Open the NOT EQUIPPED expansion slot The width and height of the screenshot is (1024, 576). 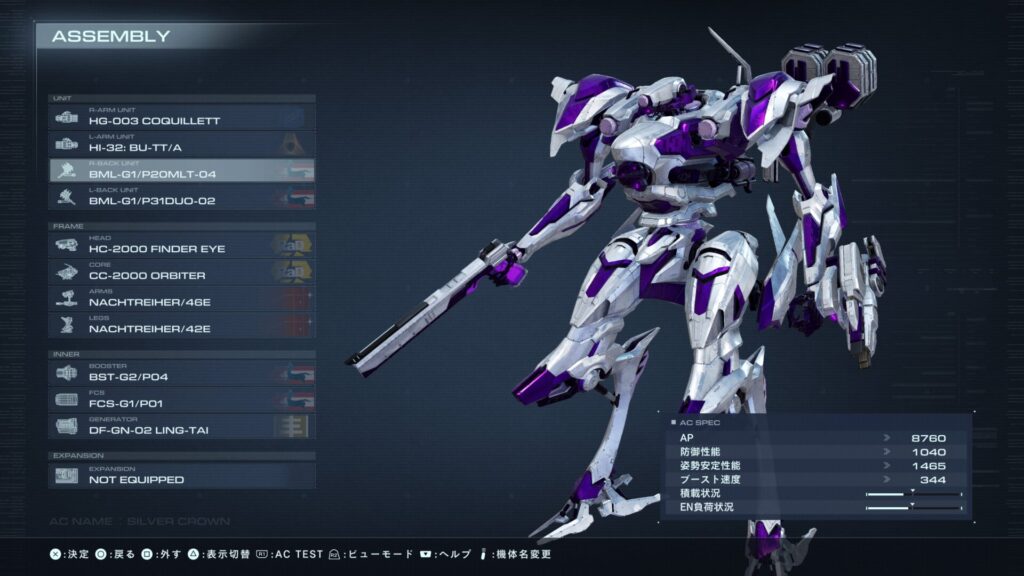[x=182, y=475]
